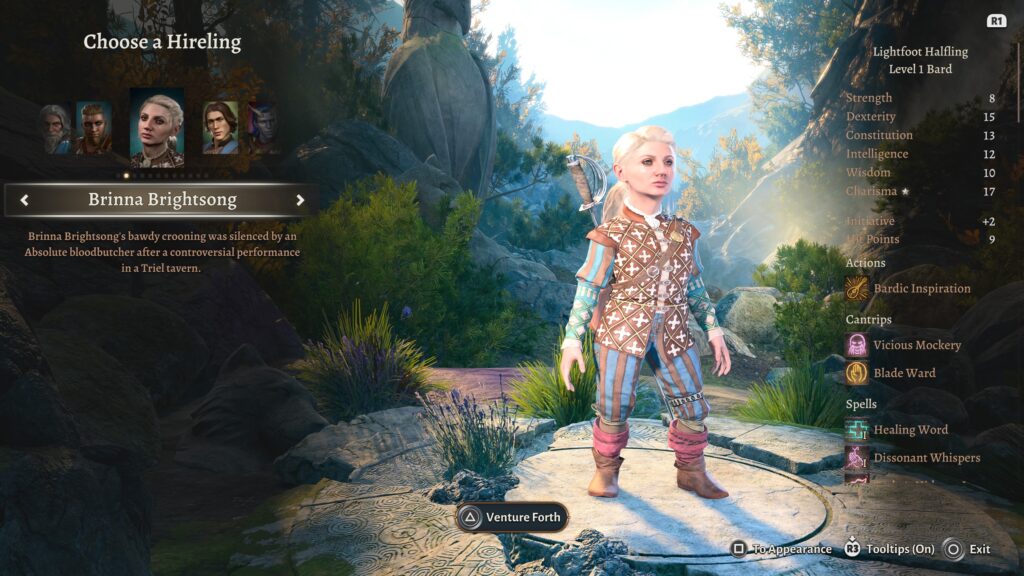1024x576 pixels.
Task: Go to the next hireling with the right arrow
Action: tap(299, 200)
